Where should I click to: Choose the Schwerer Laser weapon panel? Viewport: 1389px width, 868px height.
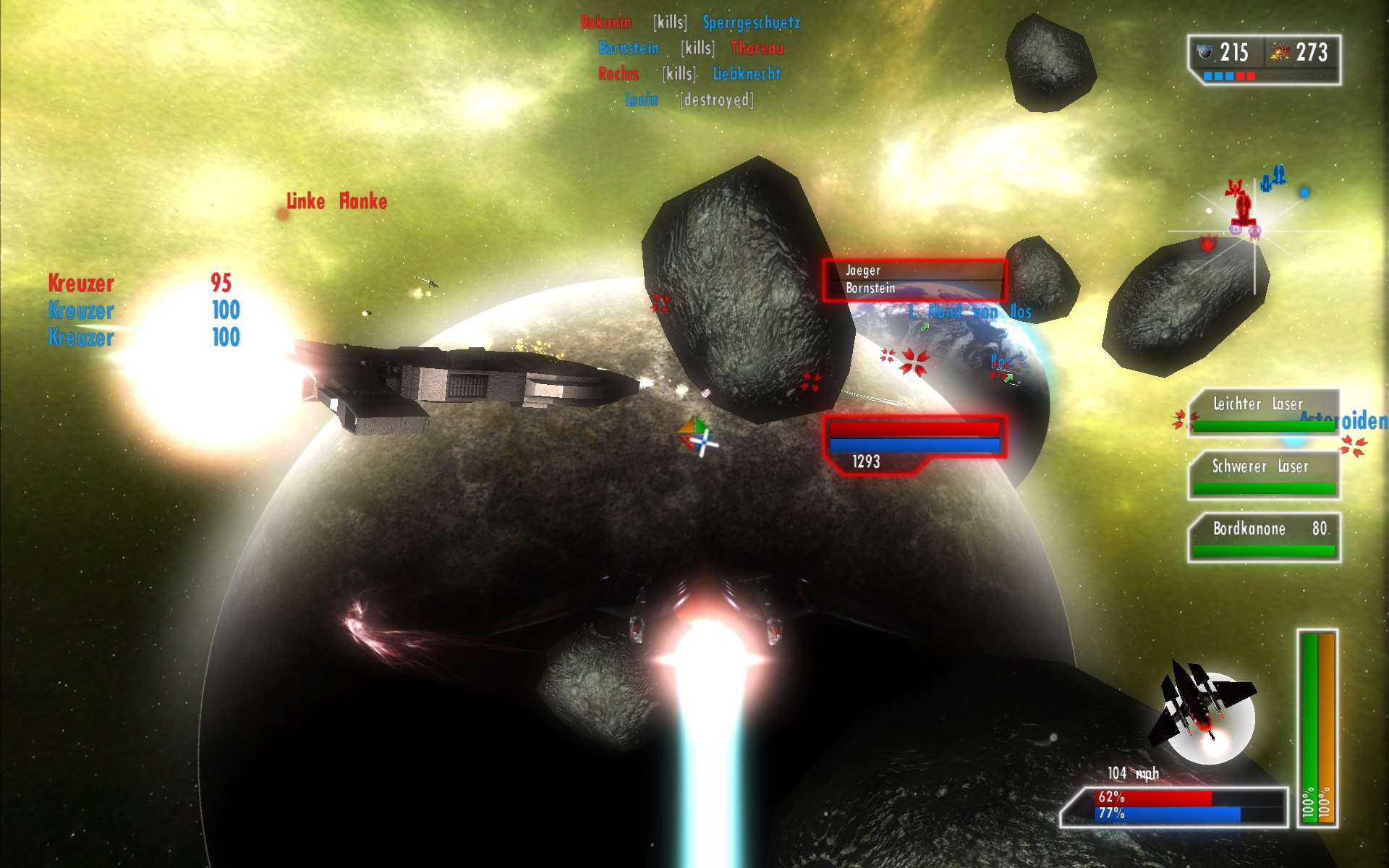pyautogui.click(x=1263, y=475)
